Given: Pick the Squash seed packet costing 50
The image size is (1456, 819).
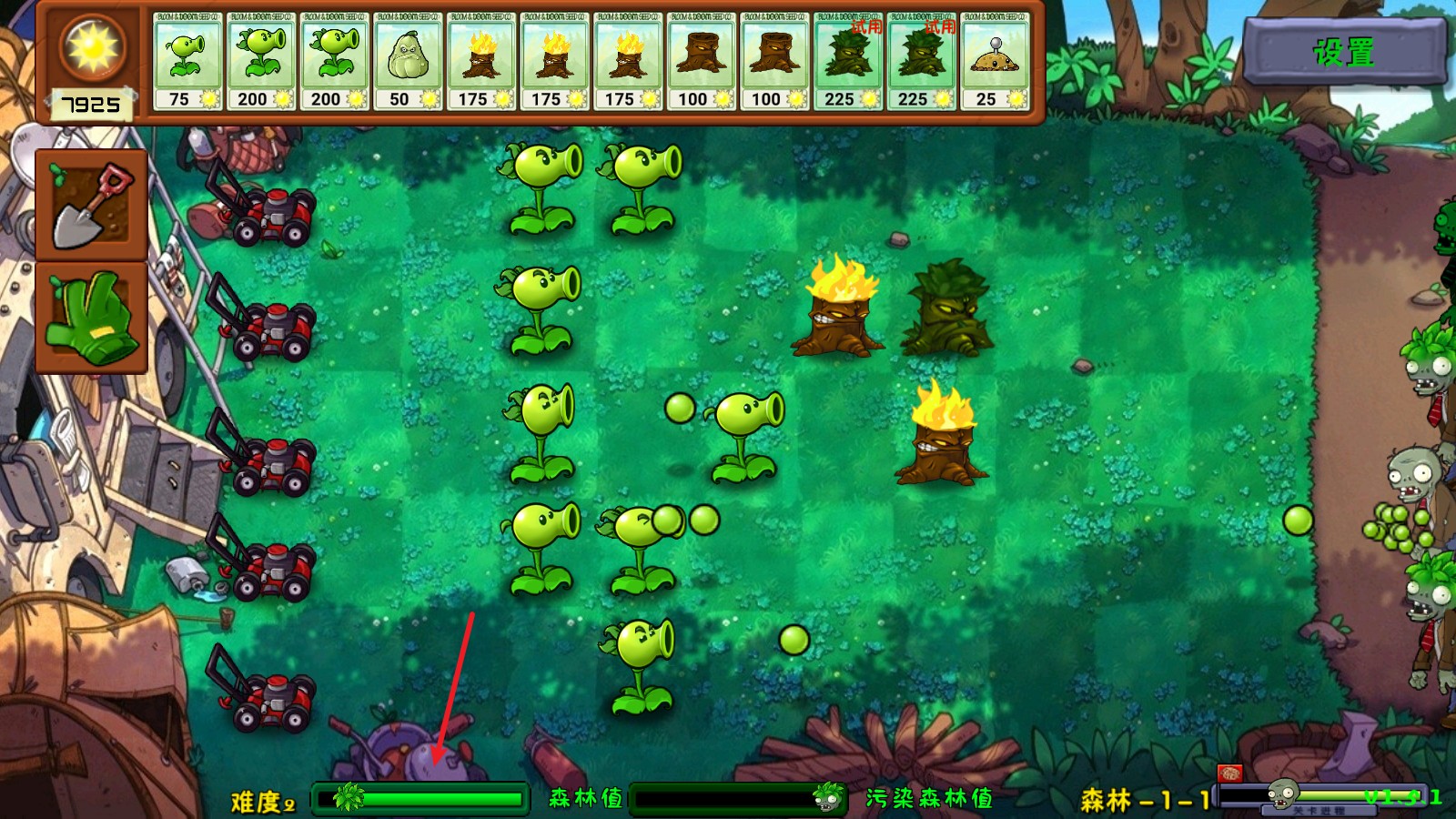Looking at the screenshot, I should (407, 62).
